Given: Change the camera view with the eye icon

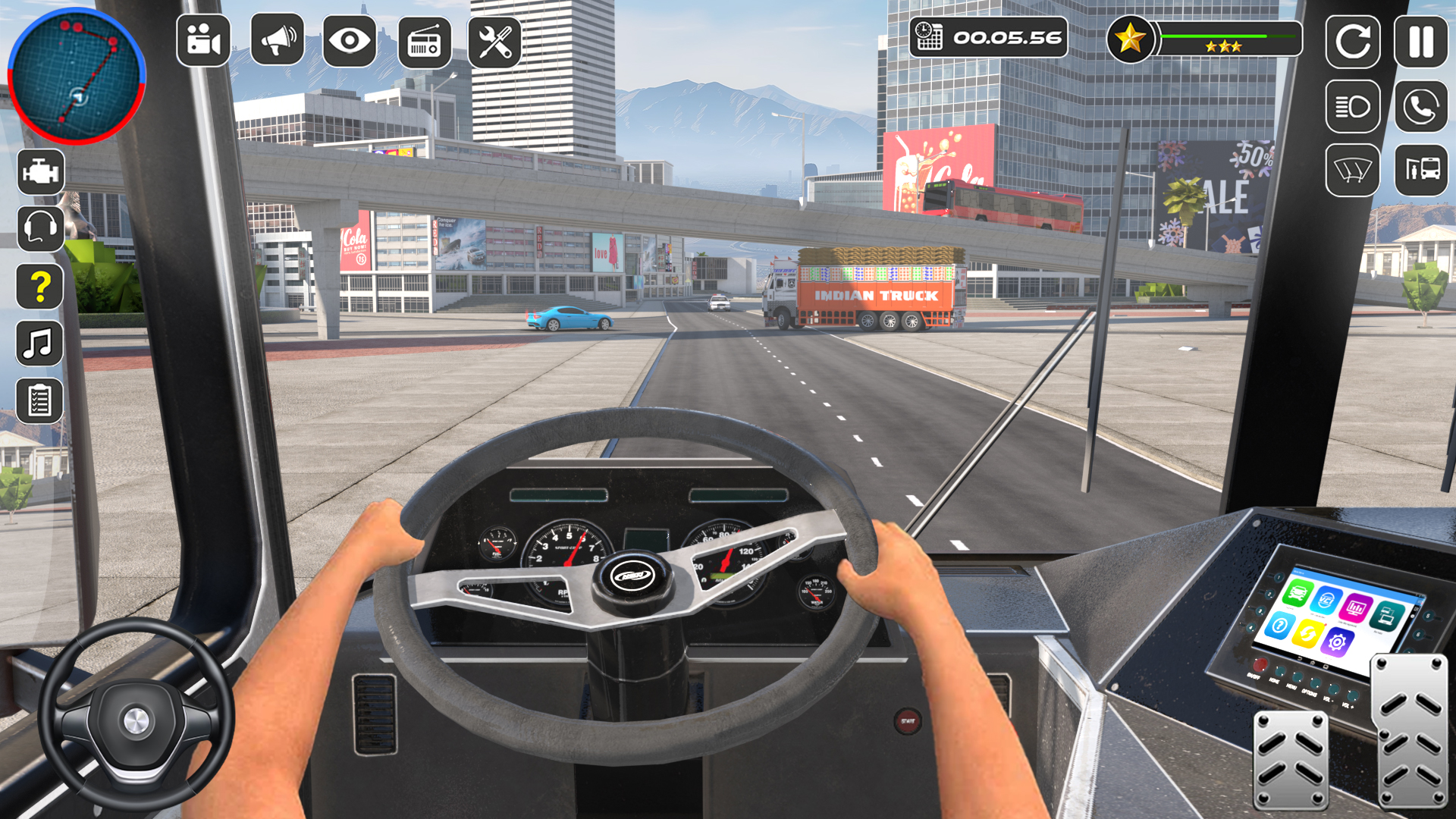Looking at the screenshot, I should 349,42.
